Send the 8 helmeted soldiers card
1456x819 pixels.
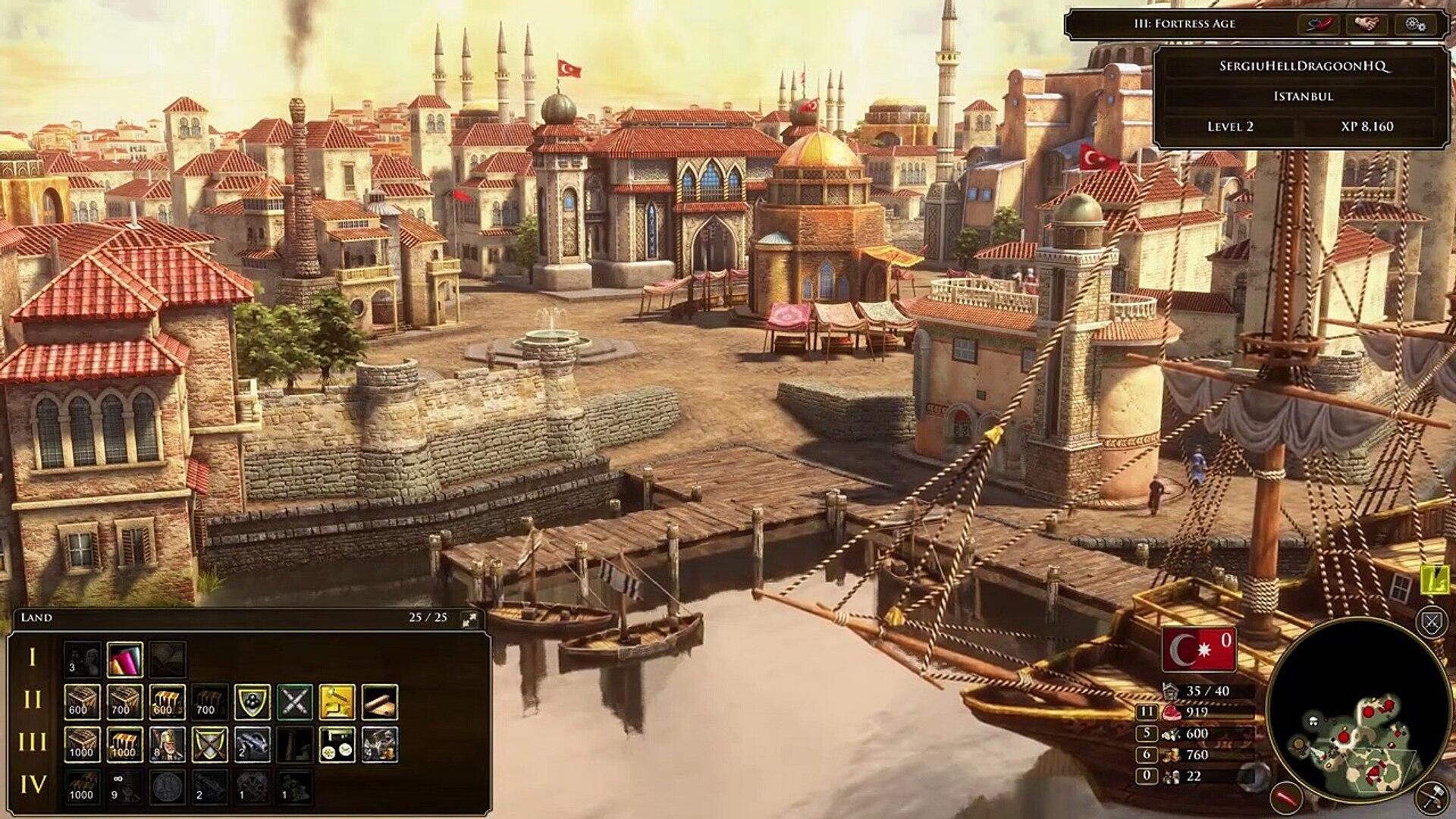coord(167,744)
